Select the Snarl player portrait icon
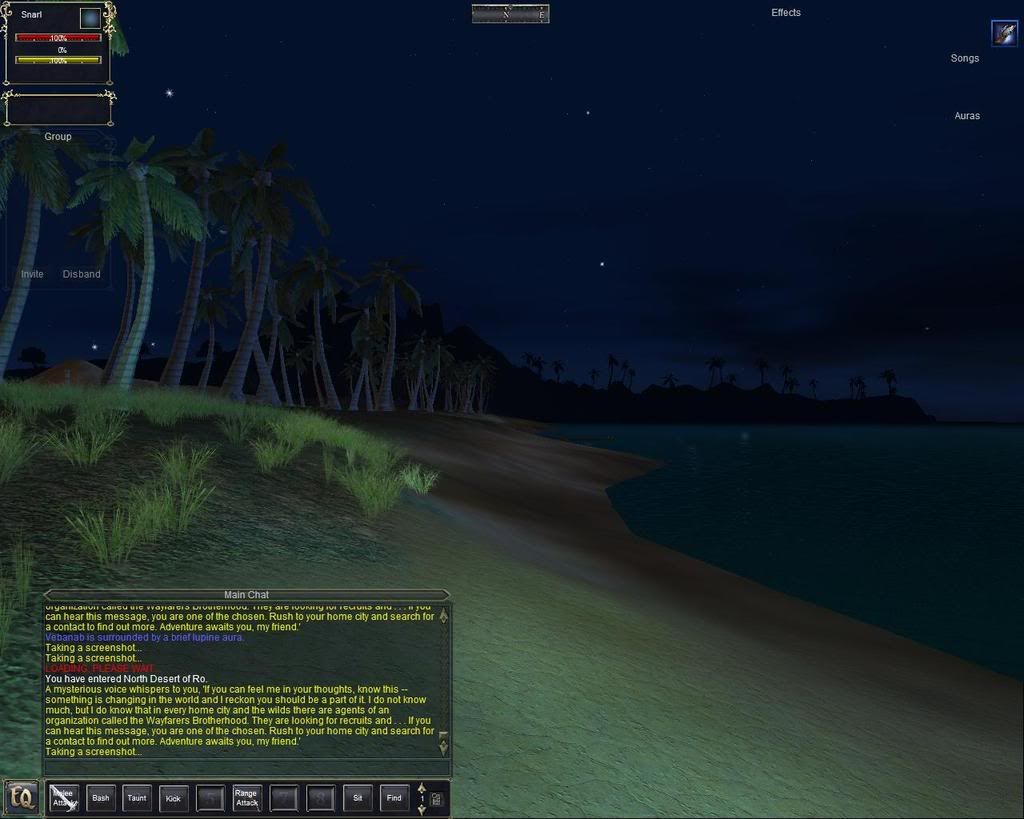Viewport: 1024px width, 819px height. (91, 18)
